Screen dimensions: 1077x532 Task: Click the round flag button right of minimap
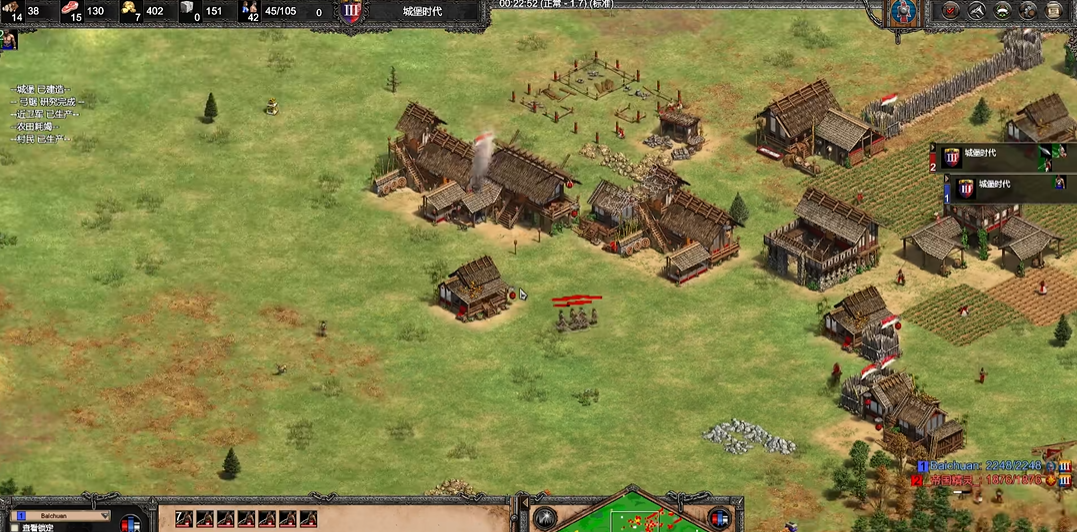718,517
